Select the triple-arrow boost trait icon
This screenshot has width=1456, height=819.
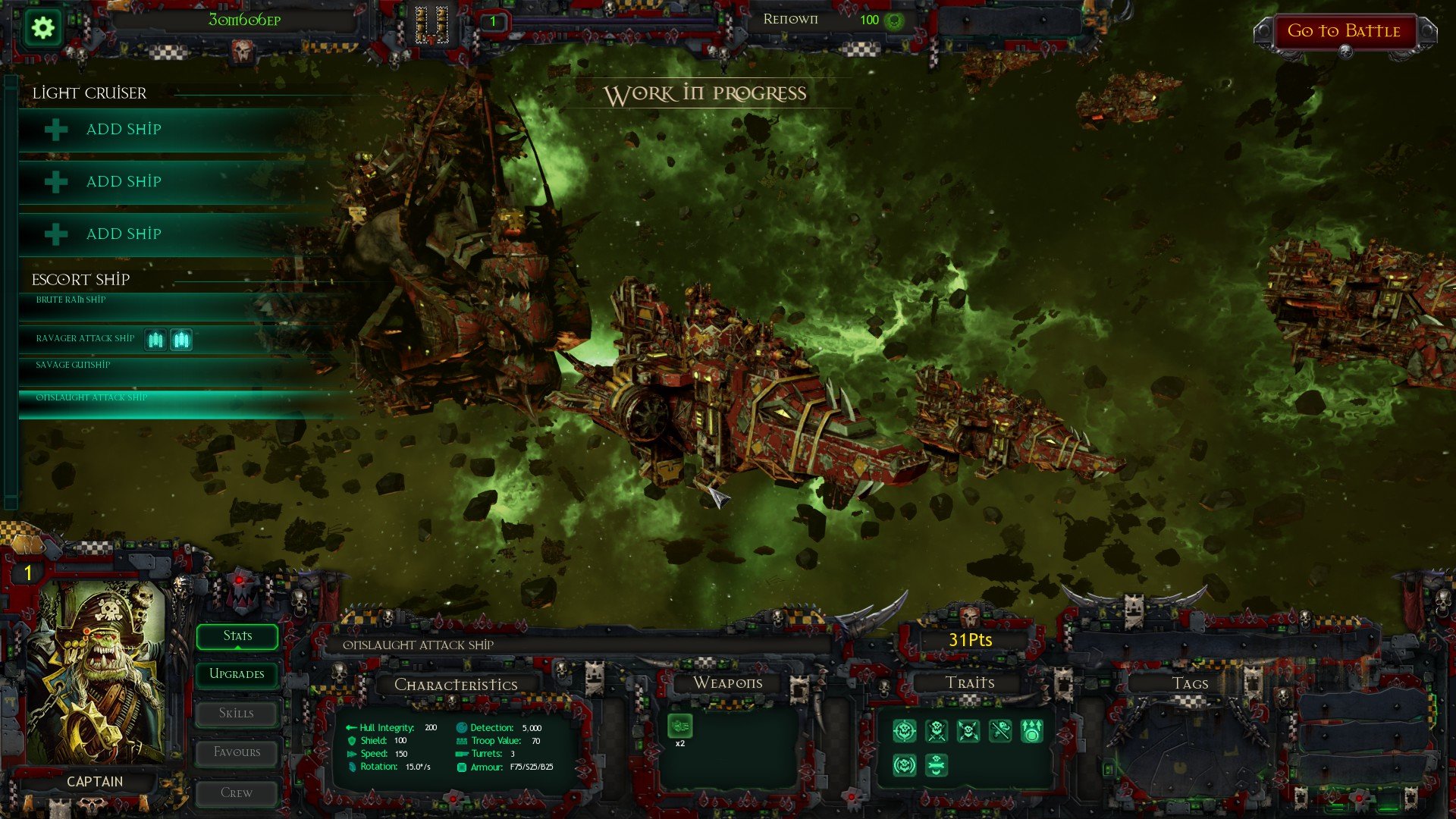1033,730
